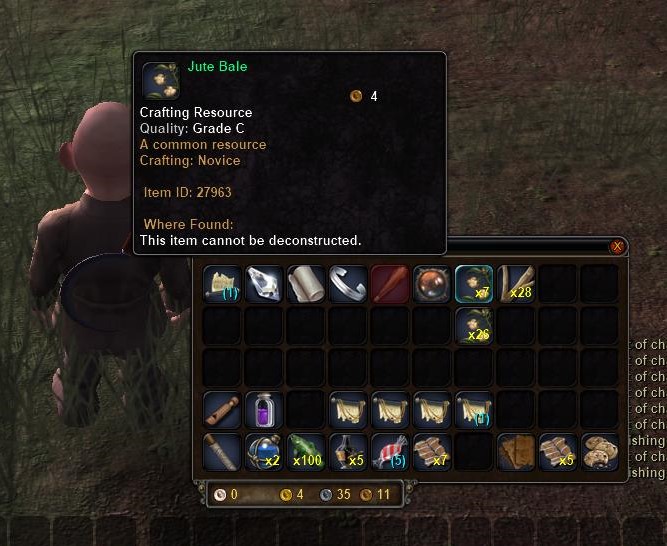Select the wooden club on red slot

coord(390,283)
